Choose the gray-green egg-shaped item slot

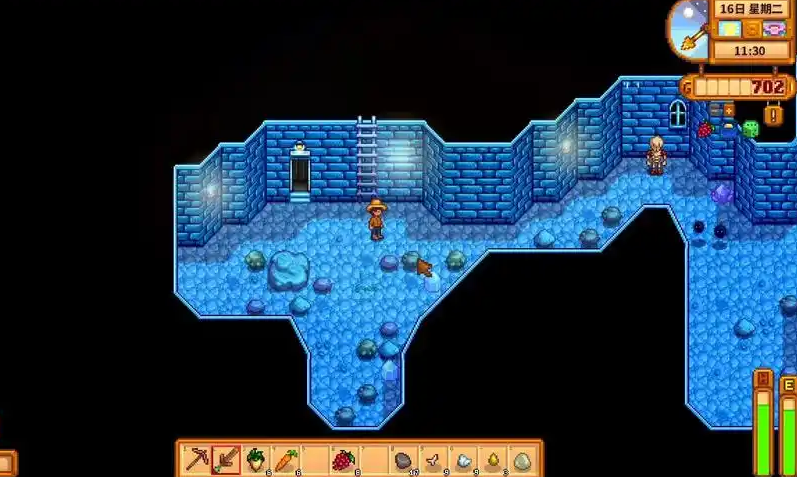(x=521, y=460)
